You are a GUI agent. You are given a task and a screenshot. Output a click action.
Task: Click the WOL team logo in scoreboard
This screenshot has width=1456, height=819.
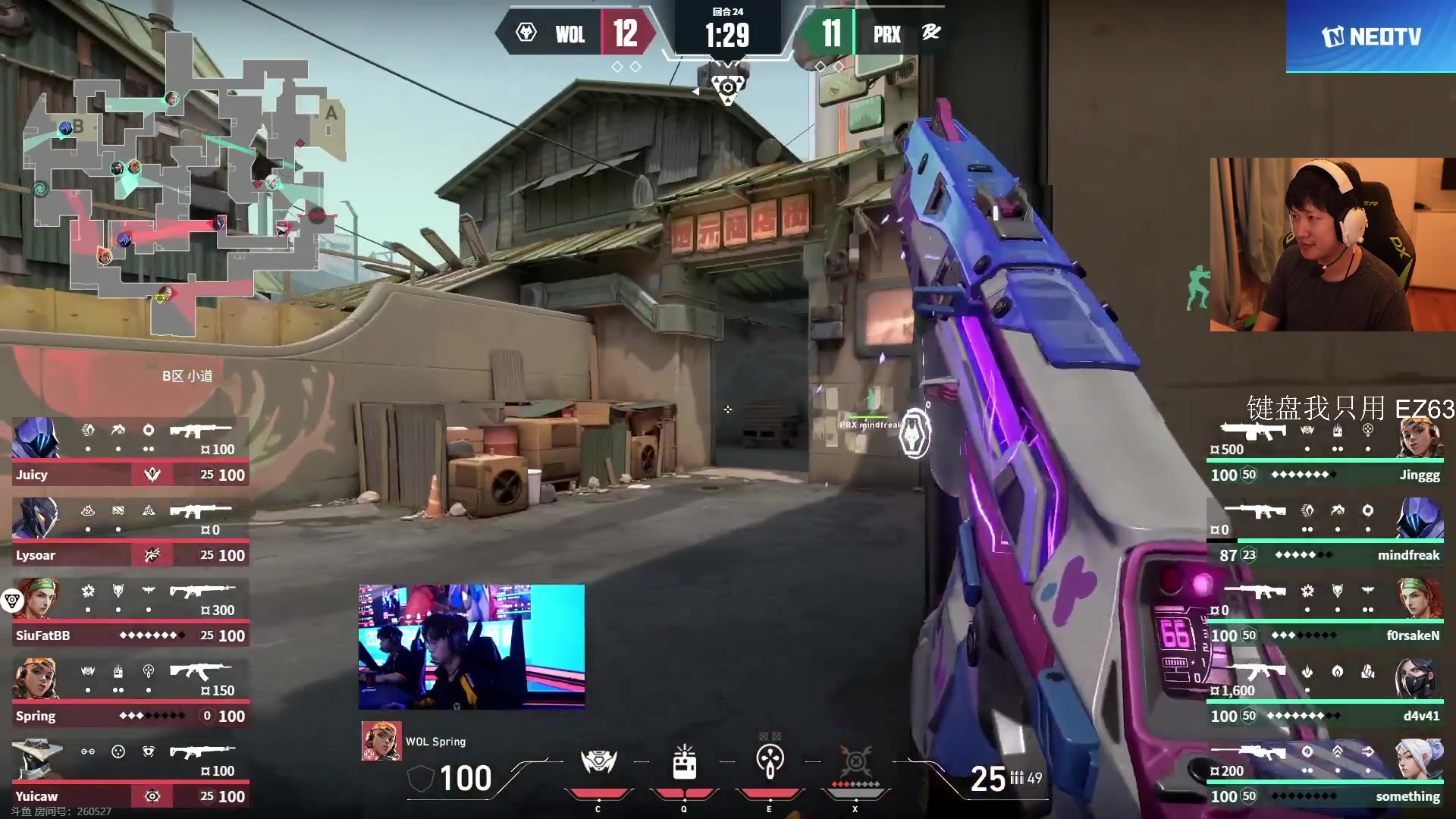click(526, 33)
